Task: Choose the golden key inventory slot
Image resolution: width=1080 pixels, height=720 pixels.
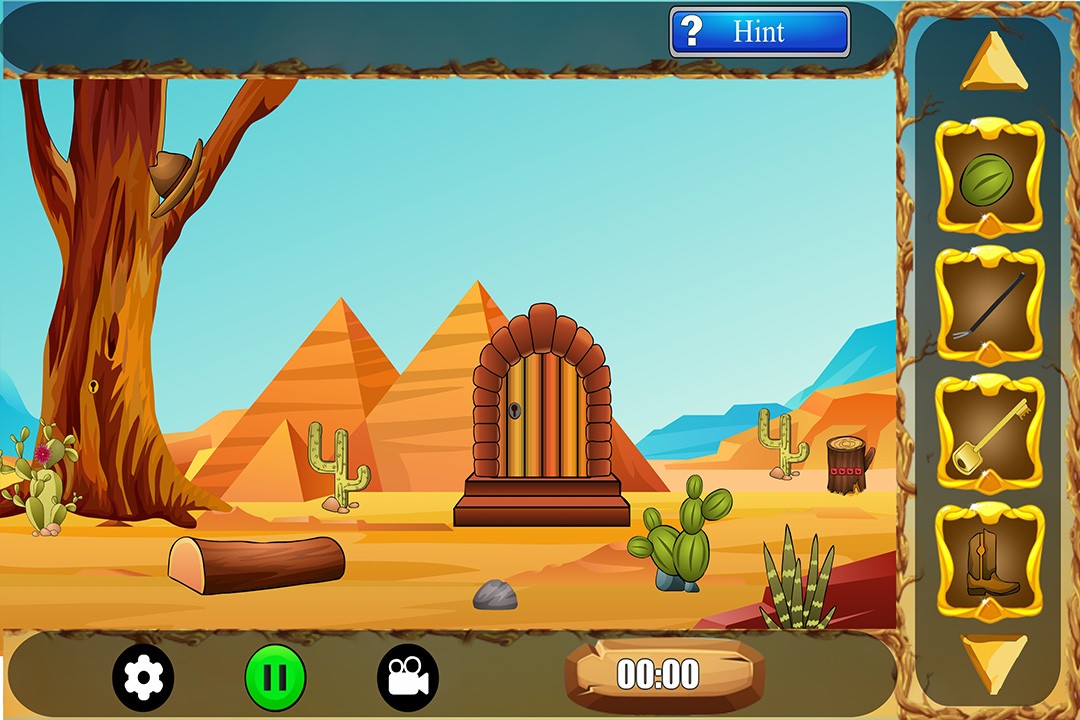Action: click(x=989, y=434)
